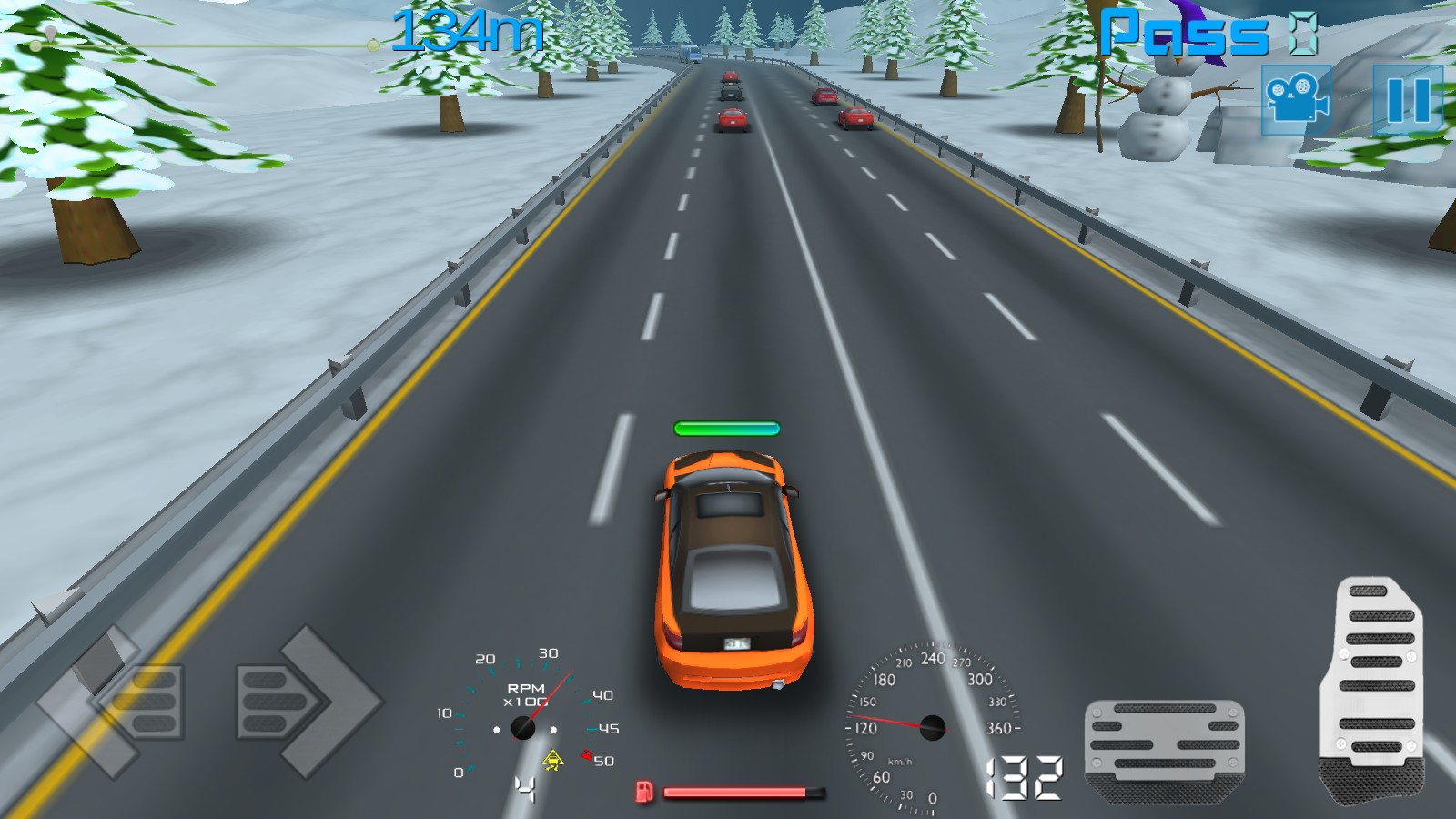This screenshot has width=1456, height=819.
Task: Tap the wide brake pedal
Action: [1164, 748]
